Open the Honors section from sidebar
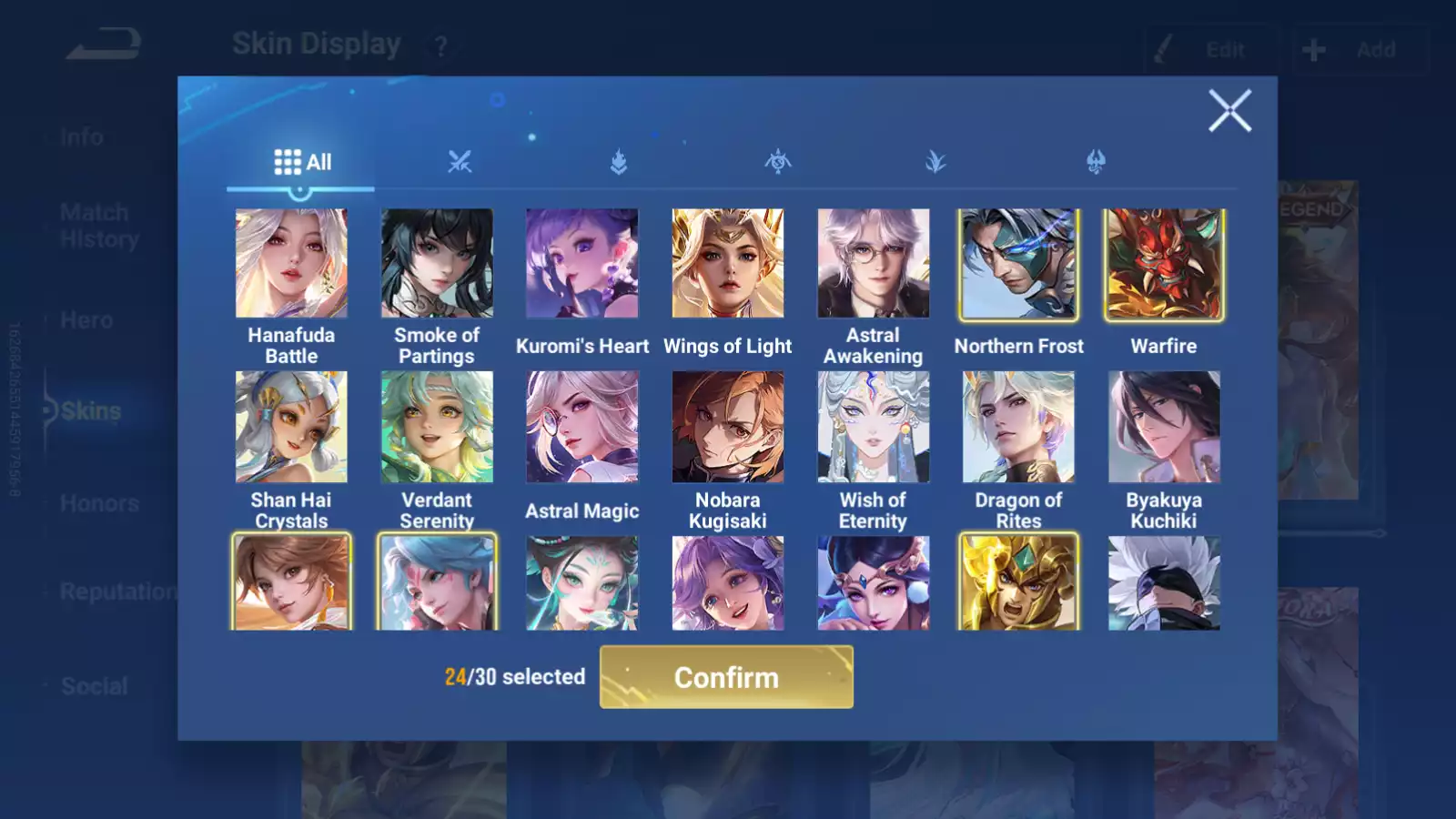 tap(99, 502)
